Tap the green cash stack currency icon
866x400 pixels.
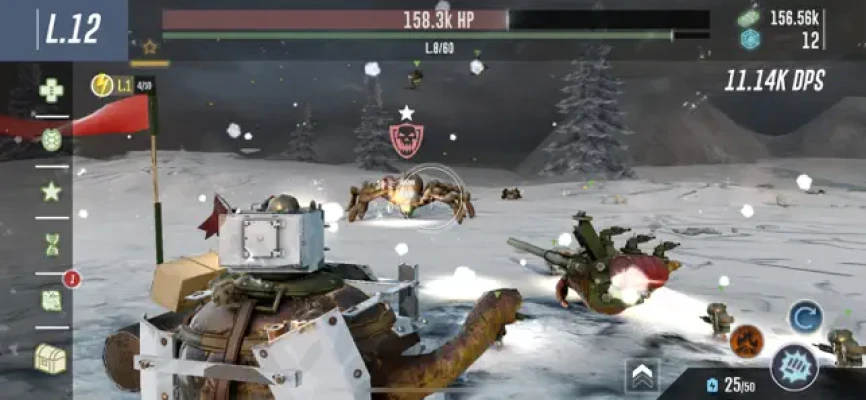749,17
